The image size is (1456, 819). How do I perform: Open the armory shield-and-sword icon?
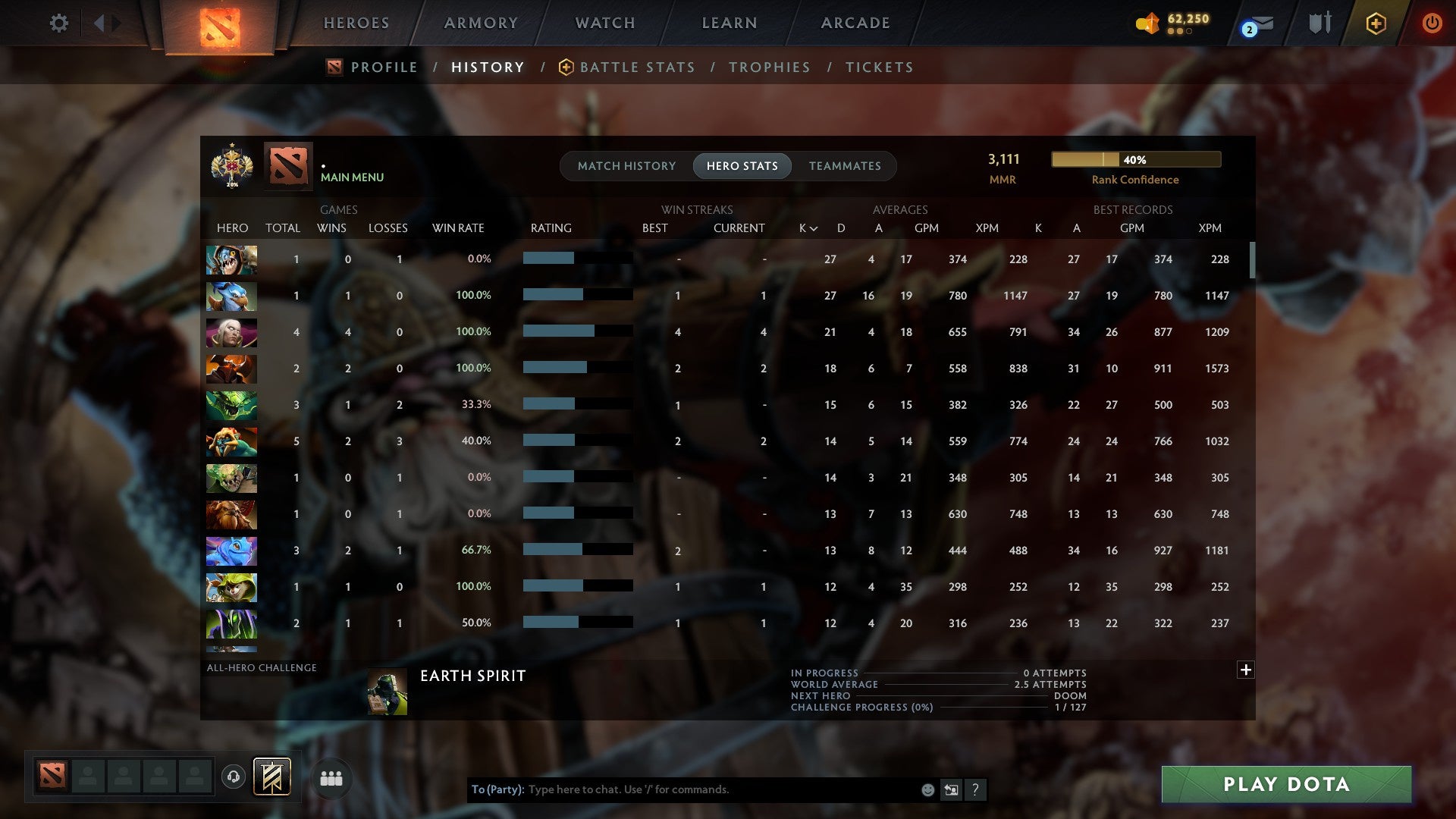[x=1319, y=23]
